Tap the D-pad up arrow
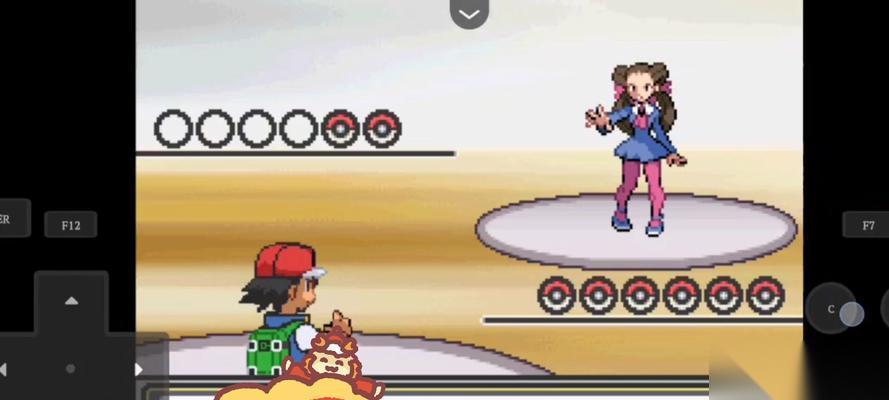The width and height of the screenshot is (889, 400). click(x=71, y=300)
